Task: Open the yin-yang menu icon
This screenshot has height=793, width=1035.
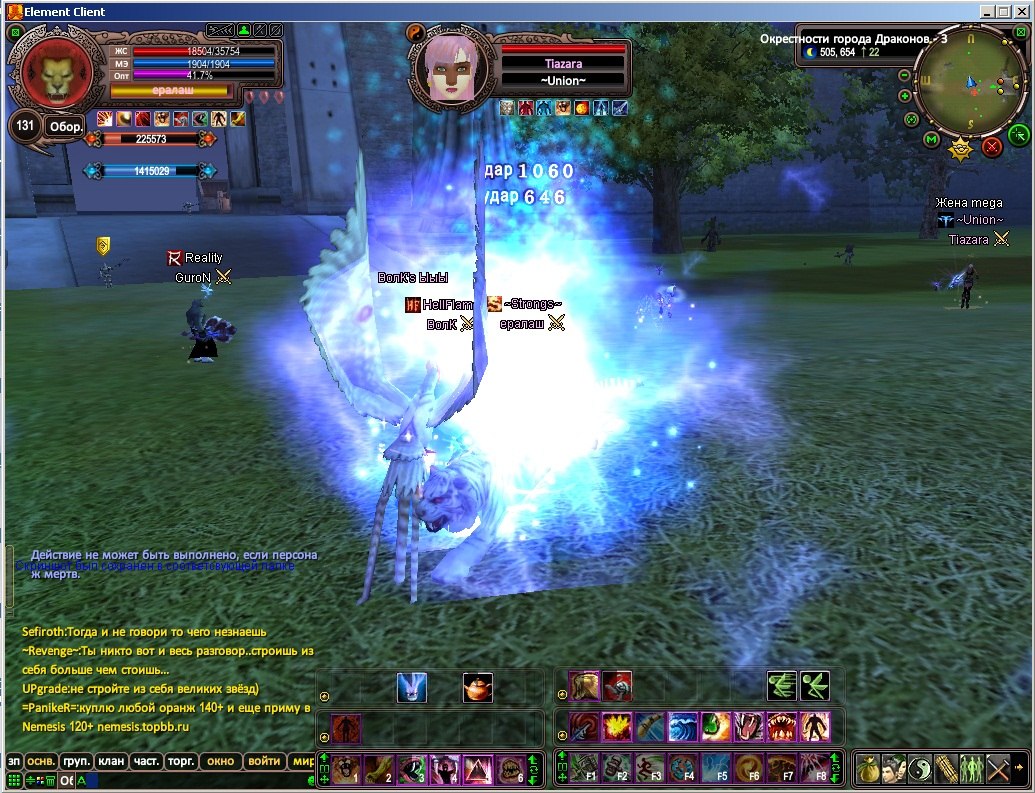Action: click(919, 768)
